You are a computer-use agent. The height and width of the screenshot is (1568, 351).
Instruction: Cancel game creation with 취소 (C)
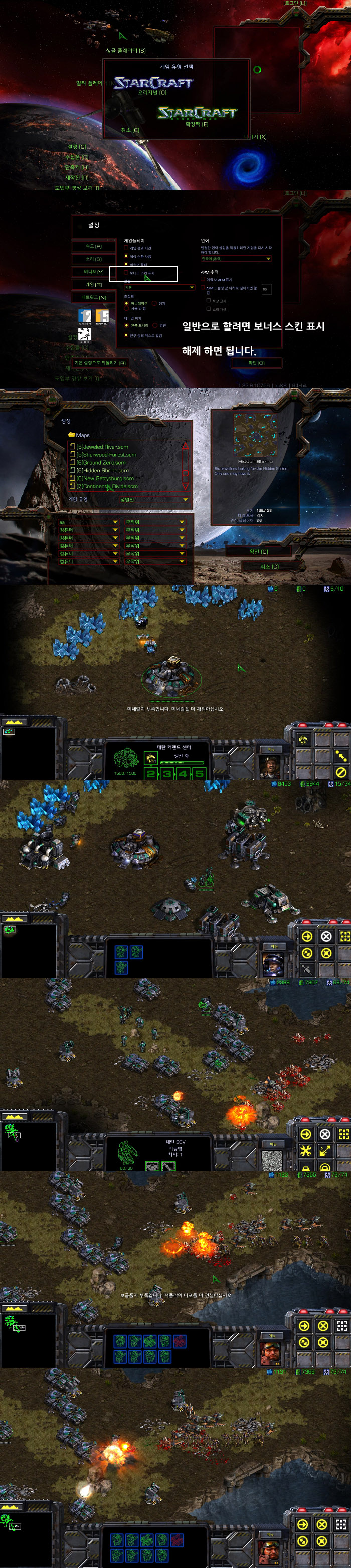[269, 566]
